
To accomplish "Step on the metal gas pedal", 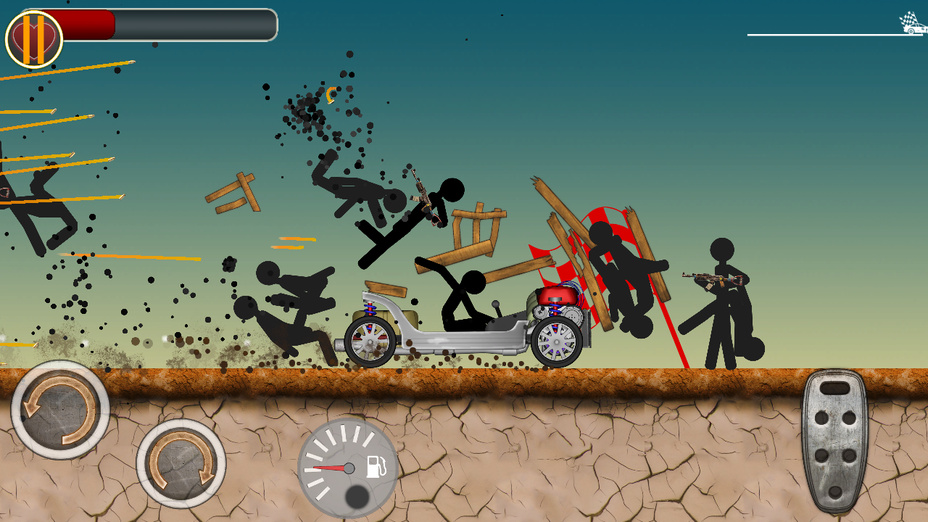I will pyautogui.click(x=835, y=439).
